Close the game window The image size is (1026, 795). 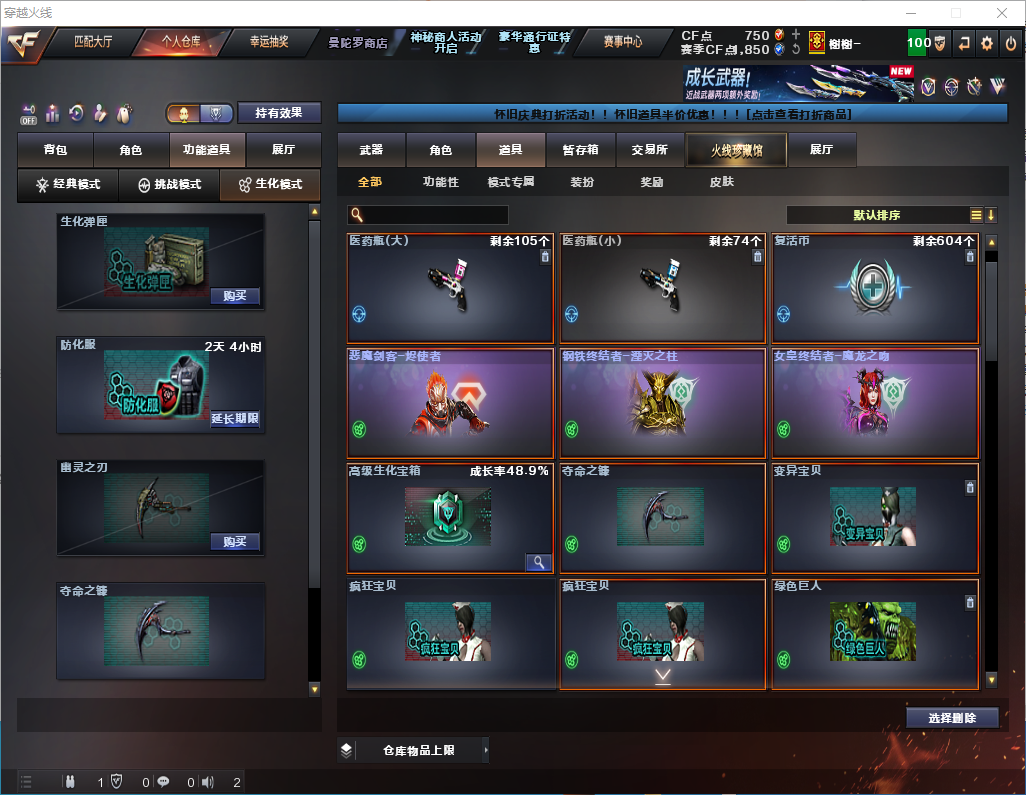1001,13
